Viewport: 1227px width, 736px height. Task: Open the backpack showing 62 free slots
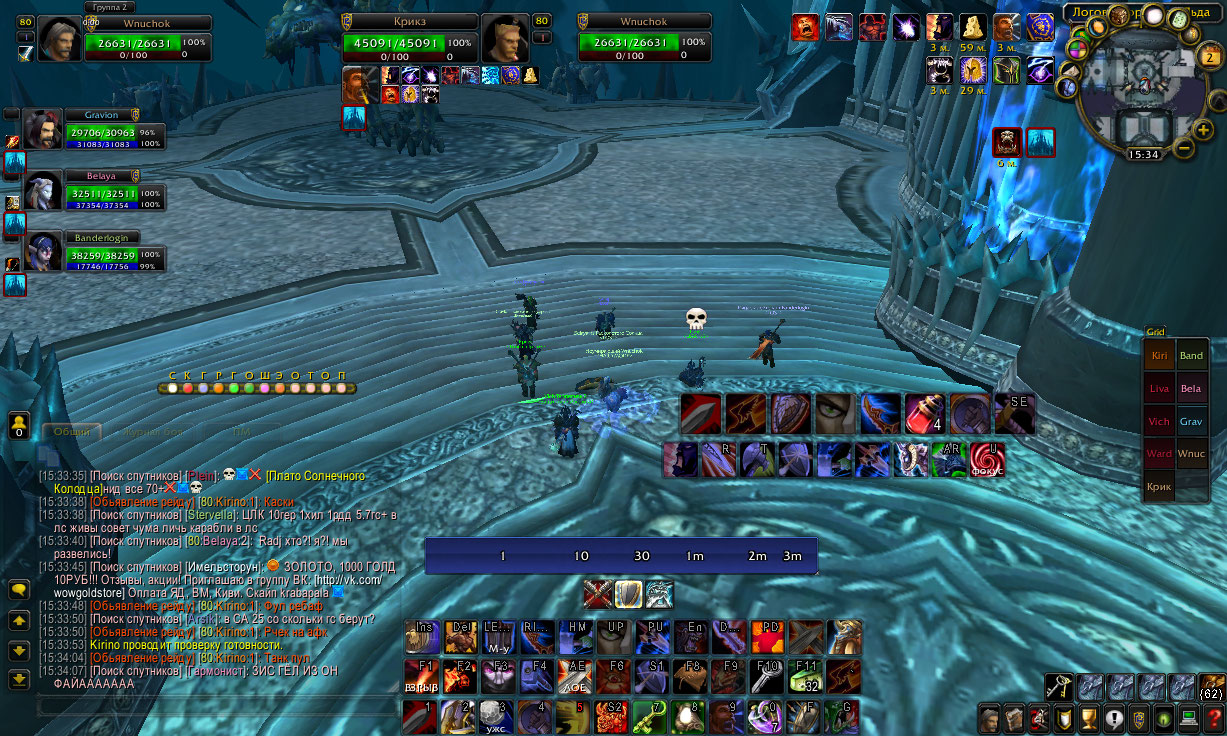point(1211,687)
